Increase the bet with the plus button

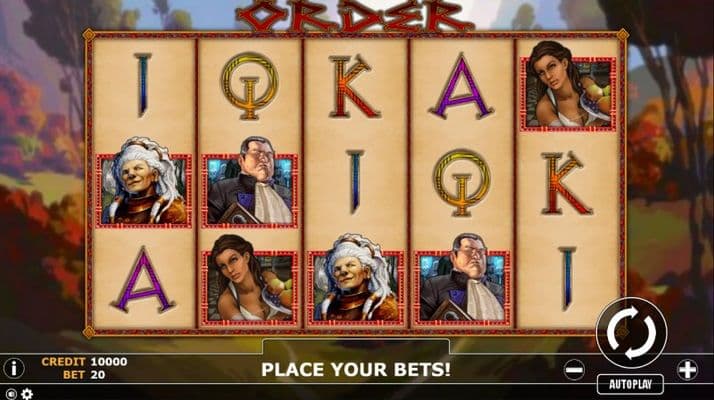[687, 369]
